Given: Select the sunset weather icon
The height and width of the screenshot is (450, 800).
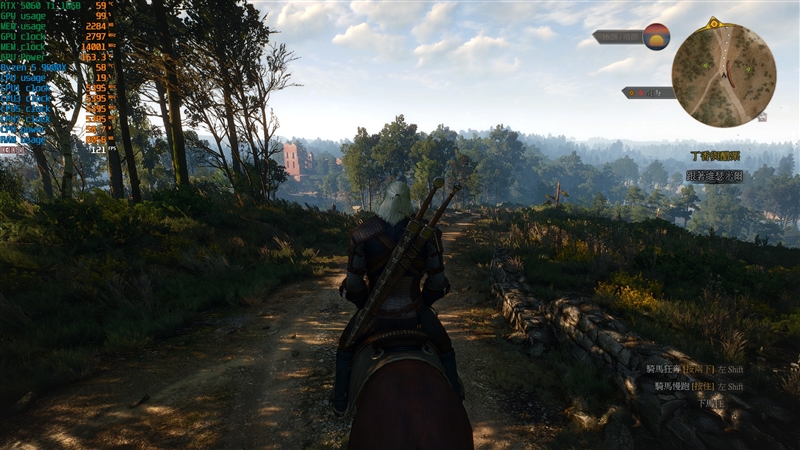Looking at the screenshot, I should click(656, 37).
